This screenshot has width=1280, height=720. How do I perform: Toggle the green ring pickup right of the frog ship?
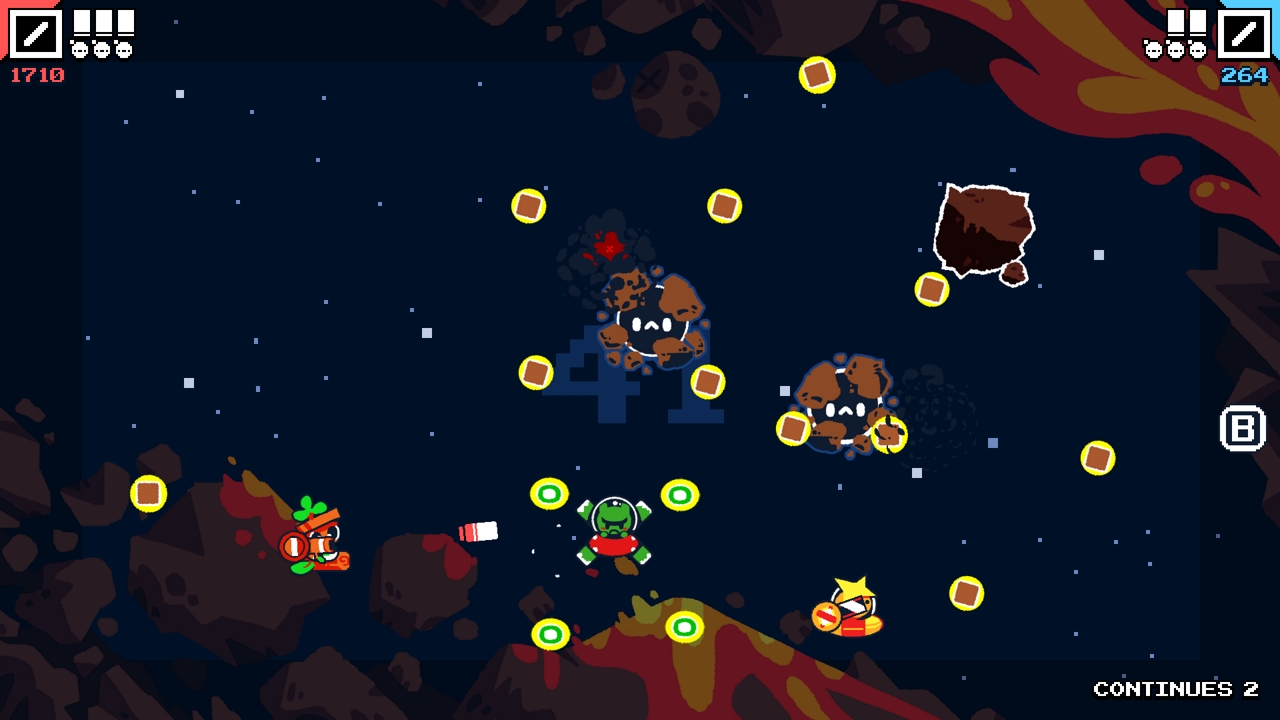point(681,493)
